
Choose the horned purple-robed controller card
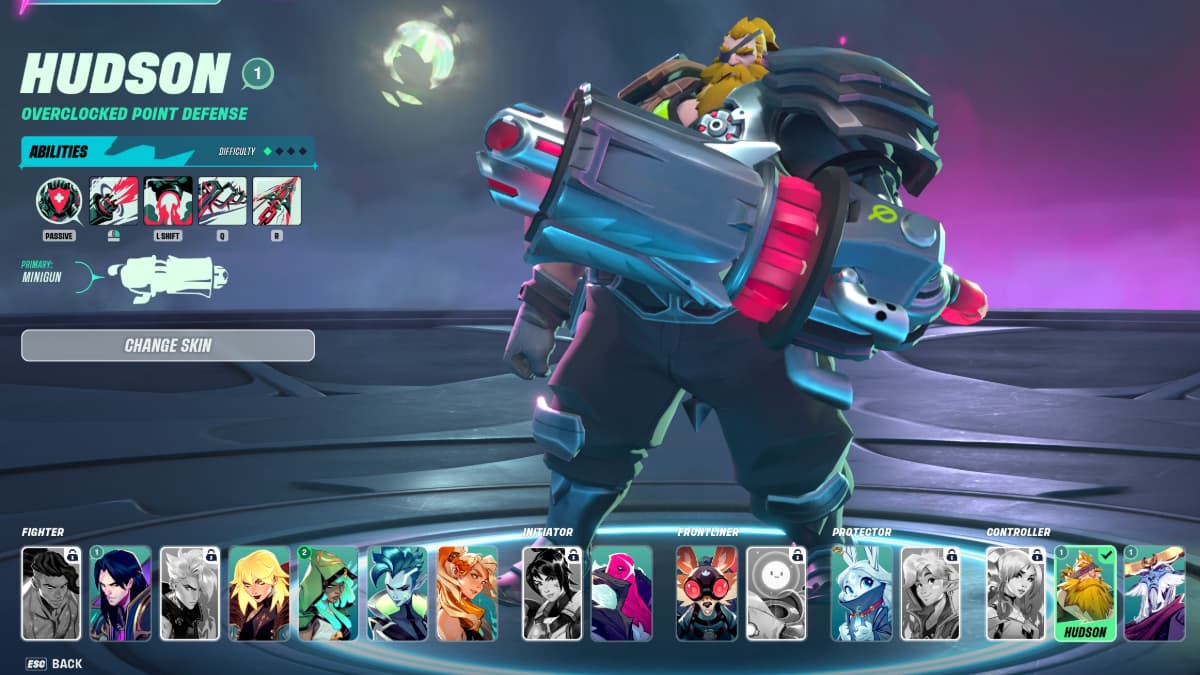point(1154,593)
